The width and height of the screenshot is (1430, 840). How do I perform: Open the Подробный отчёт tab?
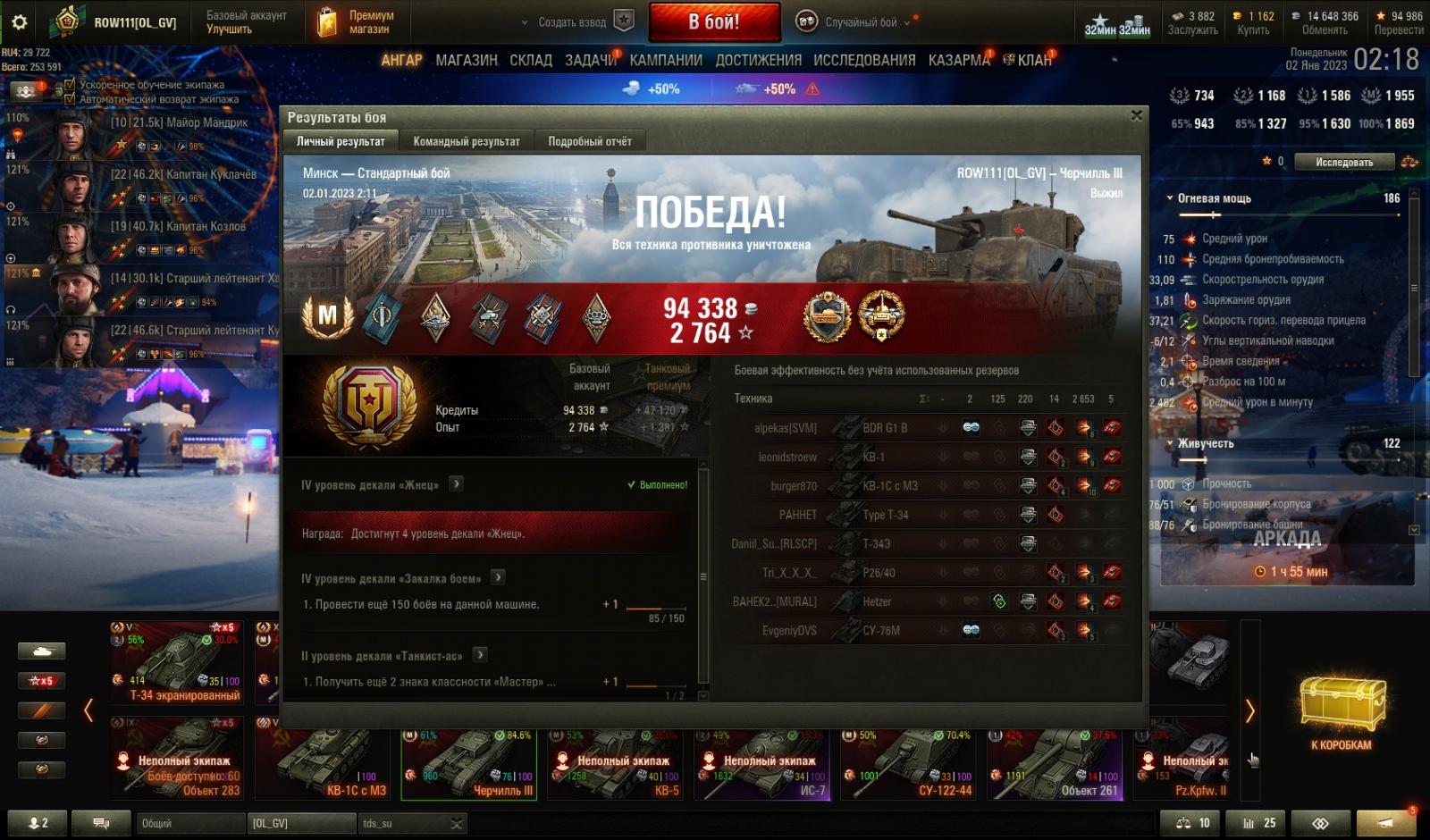click(x=589, y=141)
